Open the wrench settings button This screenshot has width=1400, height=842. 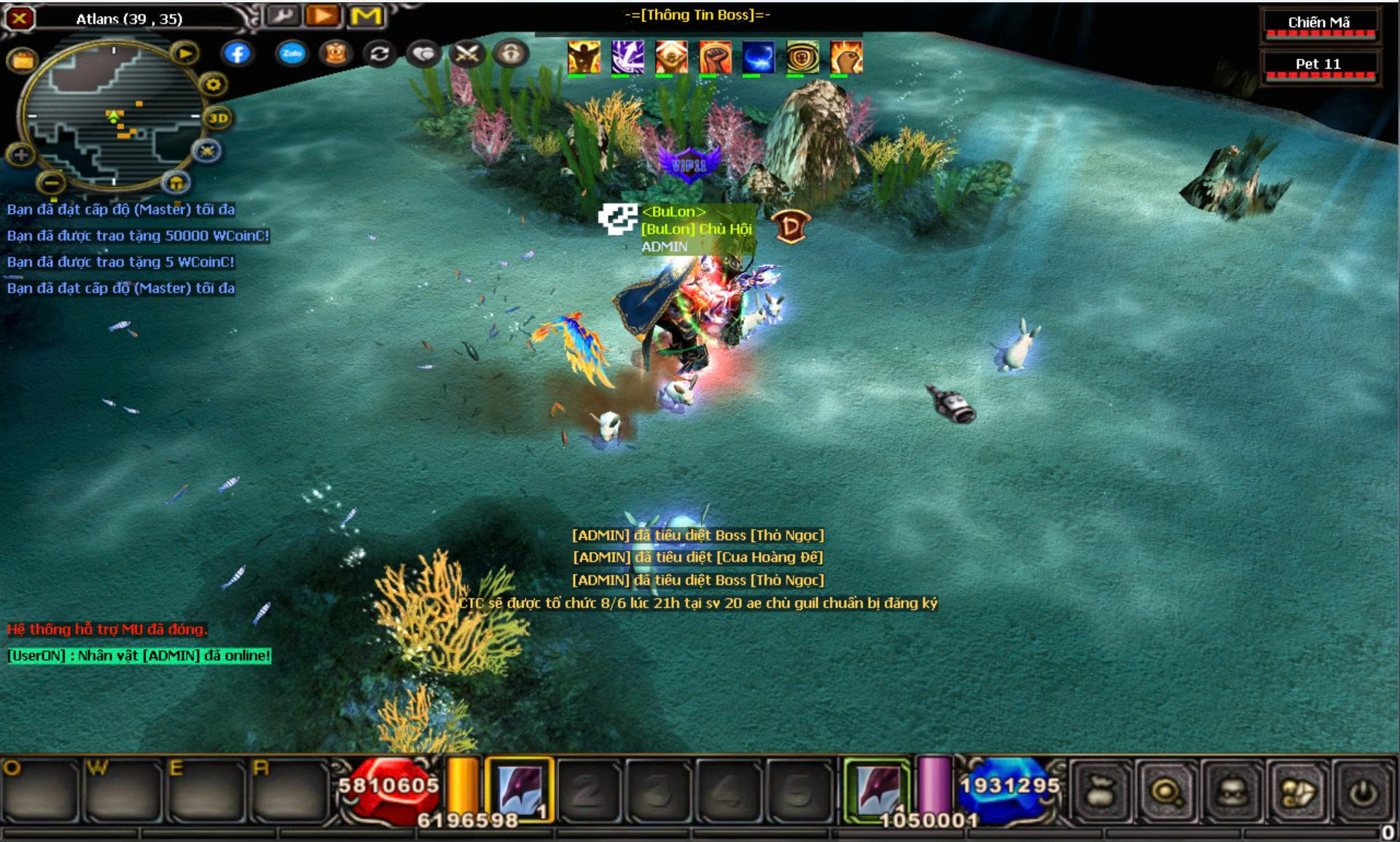coord(282,15)
